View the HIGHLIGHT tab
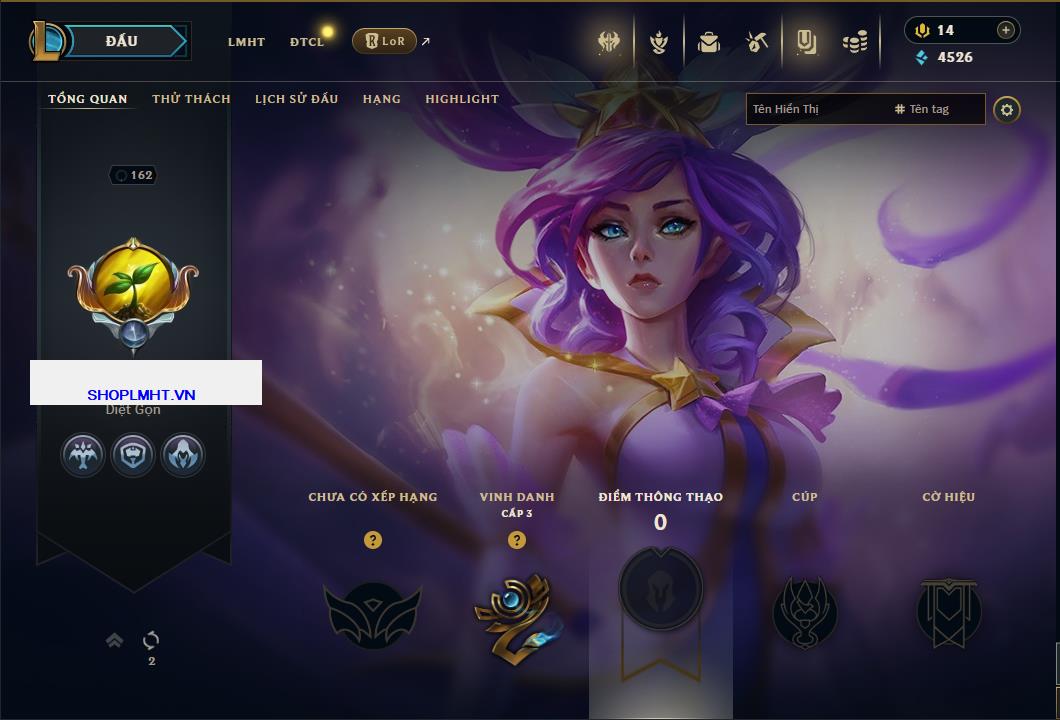1060x720 pixels. pos(461,99)
